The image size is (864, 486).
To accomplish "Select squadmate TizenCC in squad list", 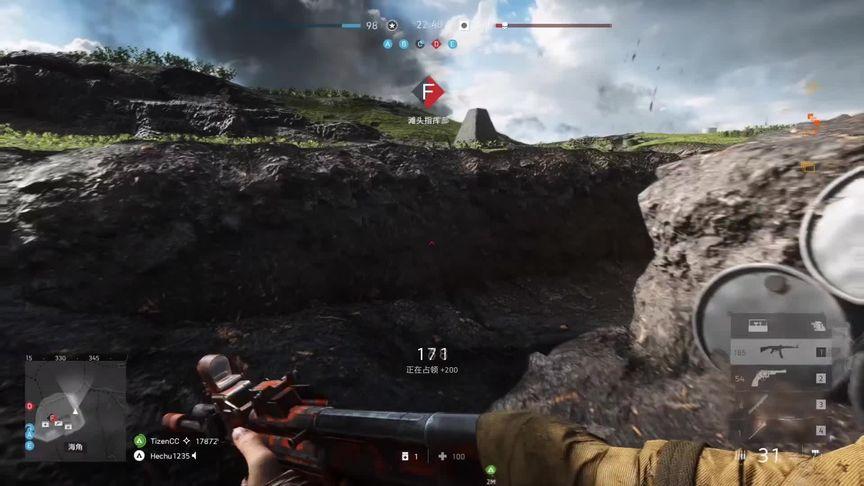I will coord(160,440).
